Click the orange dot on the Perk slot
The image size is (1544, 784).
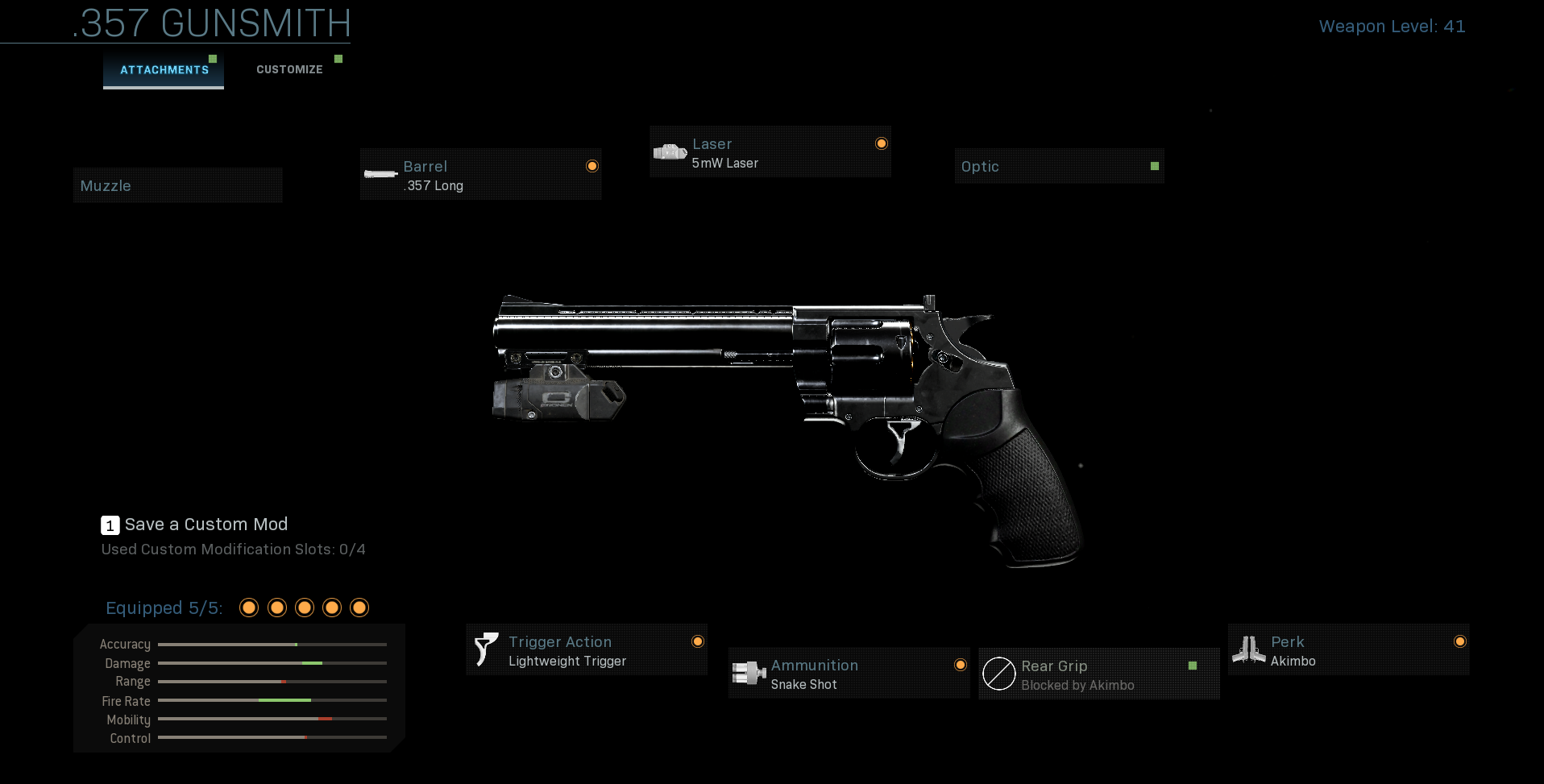[1460, 641]
